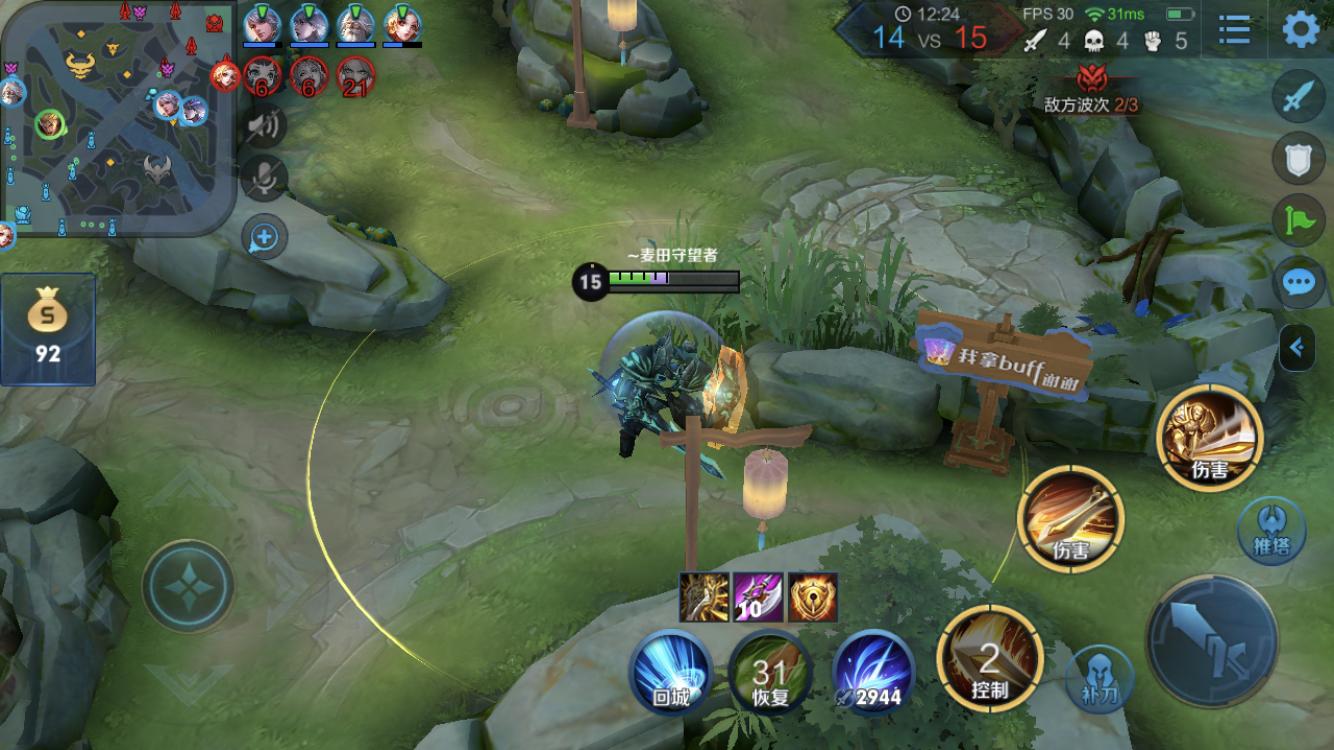Image resolution: width=1334 pixels, height=750 pixels.
Task: Open the settings gear menu
Action: coord(1300,30)
